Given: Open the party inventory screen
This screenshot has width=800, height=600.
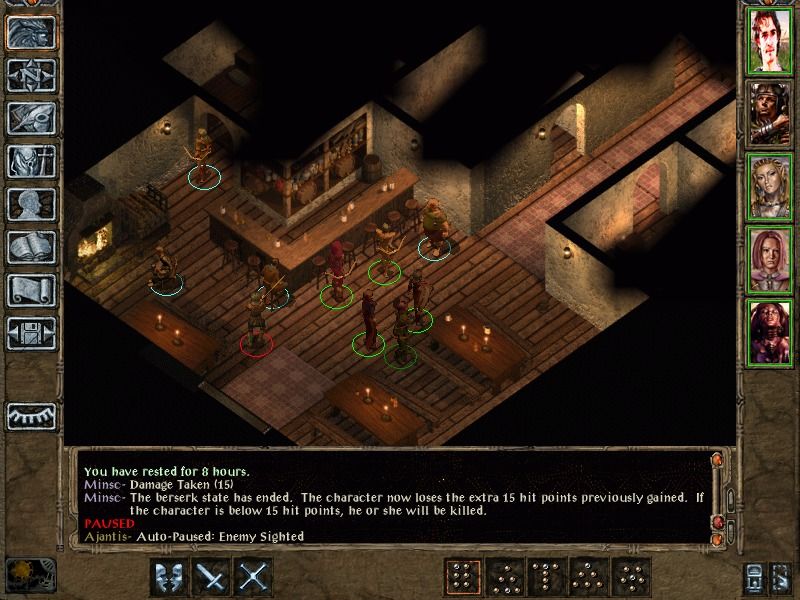Looking at the screenshot, I should (x=30, y=161).
